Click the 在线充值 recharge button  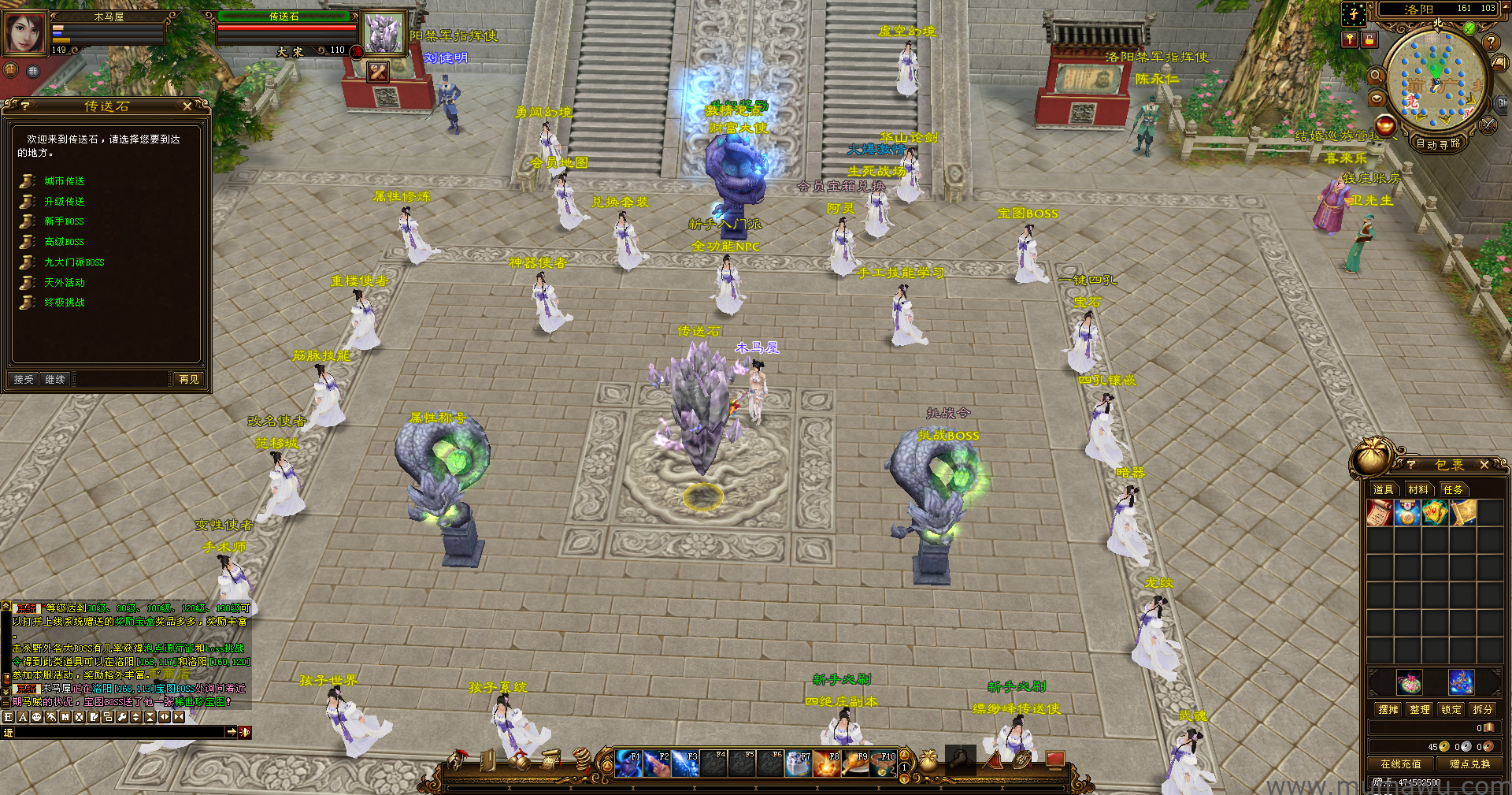1401,764
